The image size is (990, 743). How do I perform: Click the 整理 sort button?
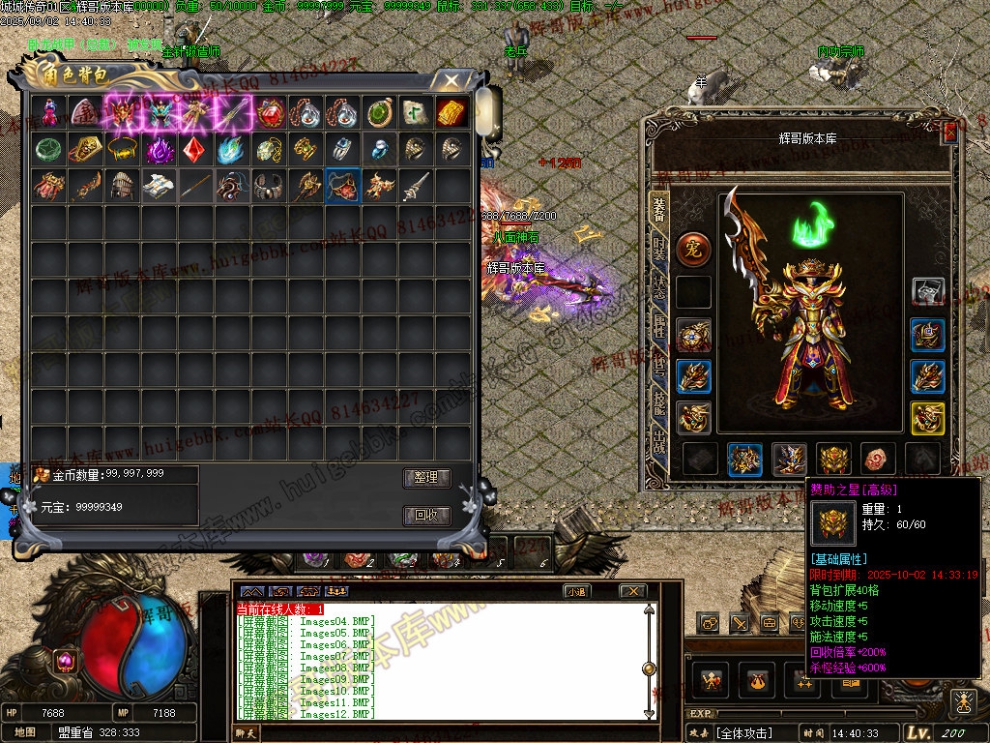(x=427, y=478)
